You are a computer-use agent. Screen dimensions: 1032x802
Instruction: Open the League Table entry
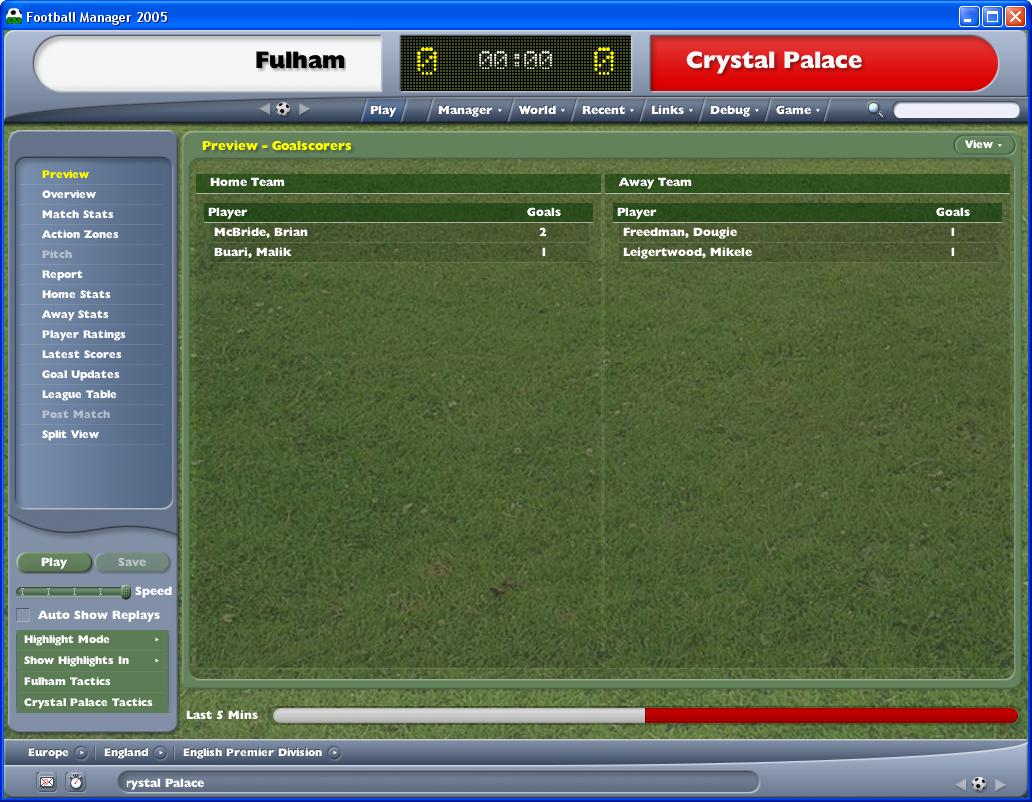pos(79,394)
